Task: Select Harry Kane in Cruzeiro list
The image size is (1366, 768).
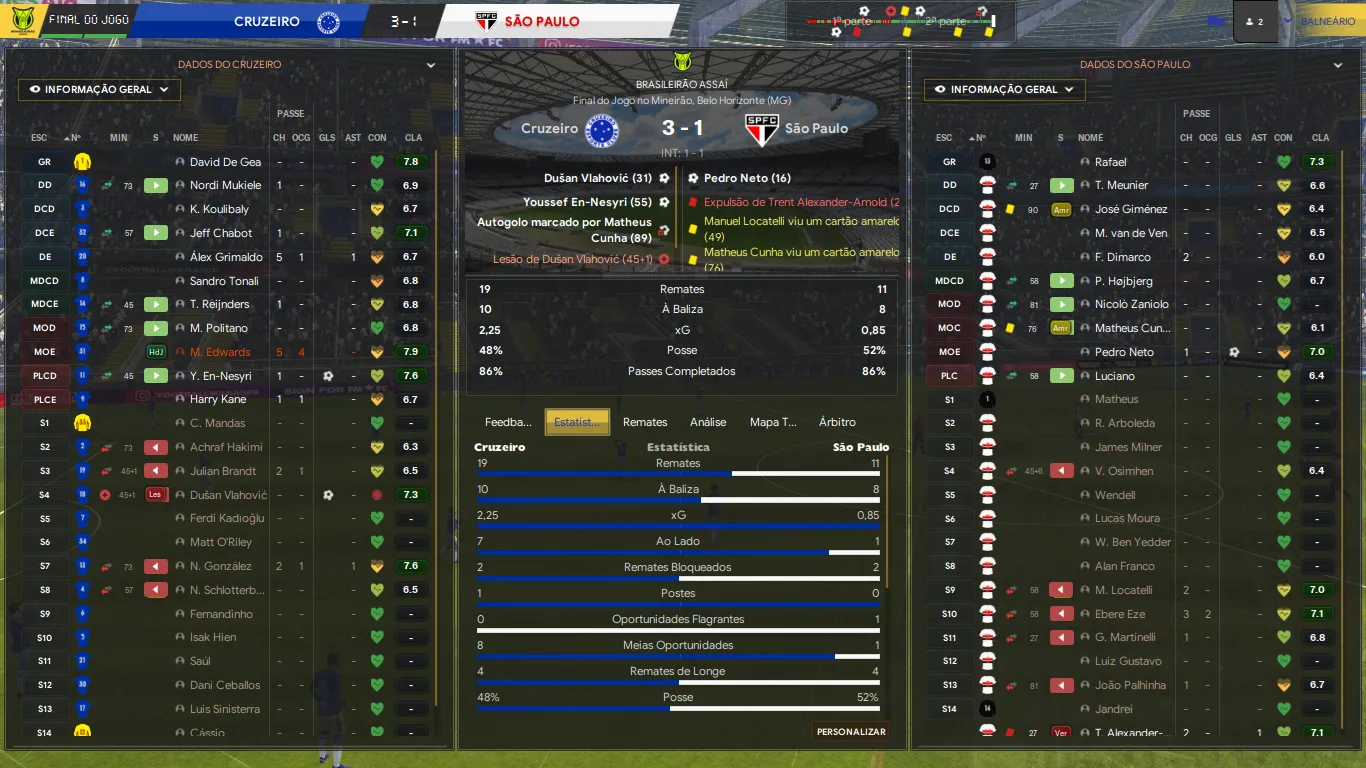Action: [x=219, y=400]
